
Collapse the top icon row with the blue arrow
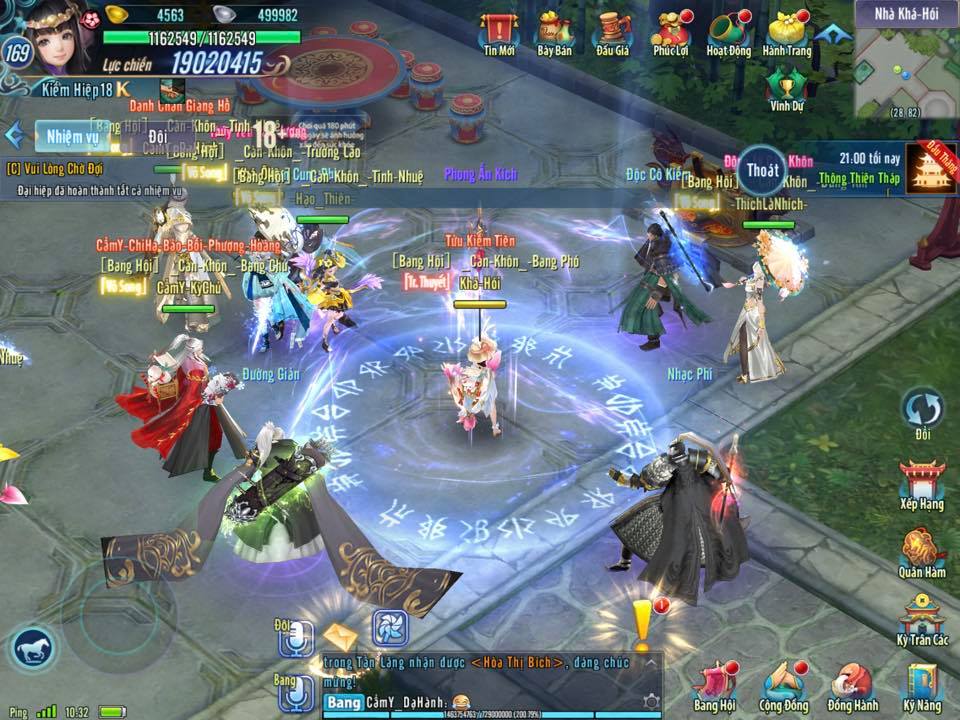point(828,33)
